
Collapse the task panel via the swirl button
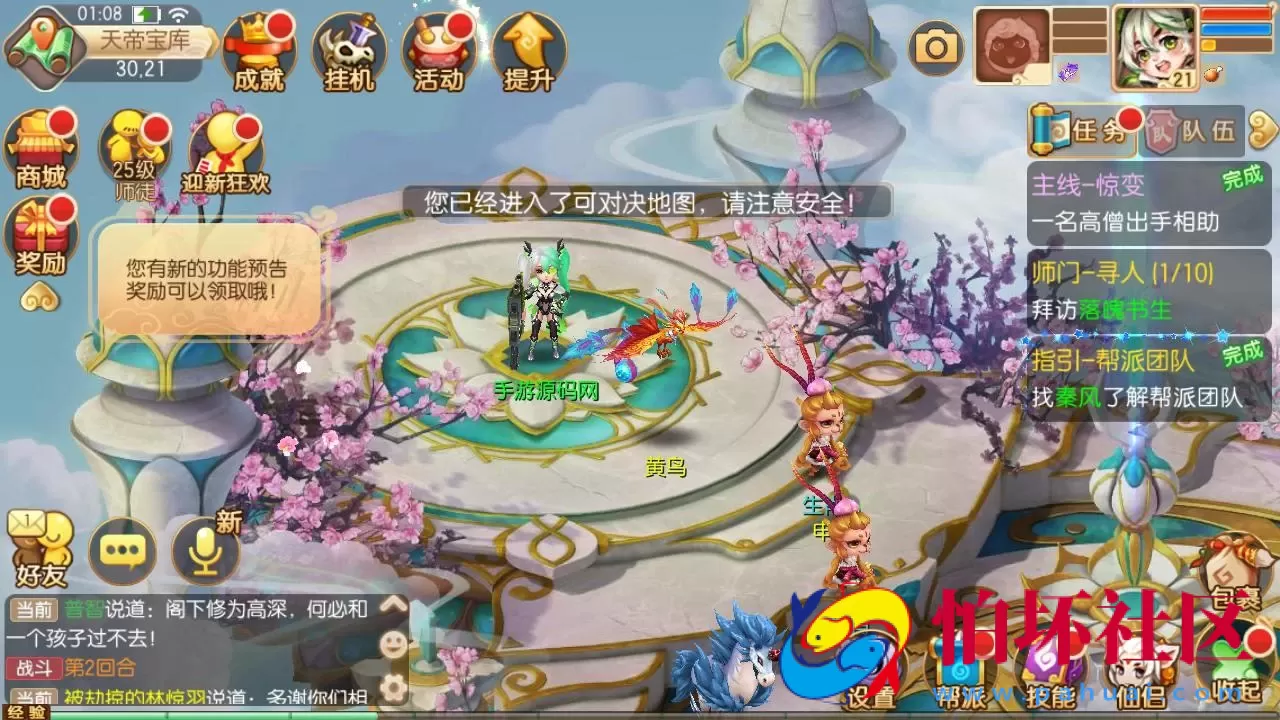(x=1262, y=128)
